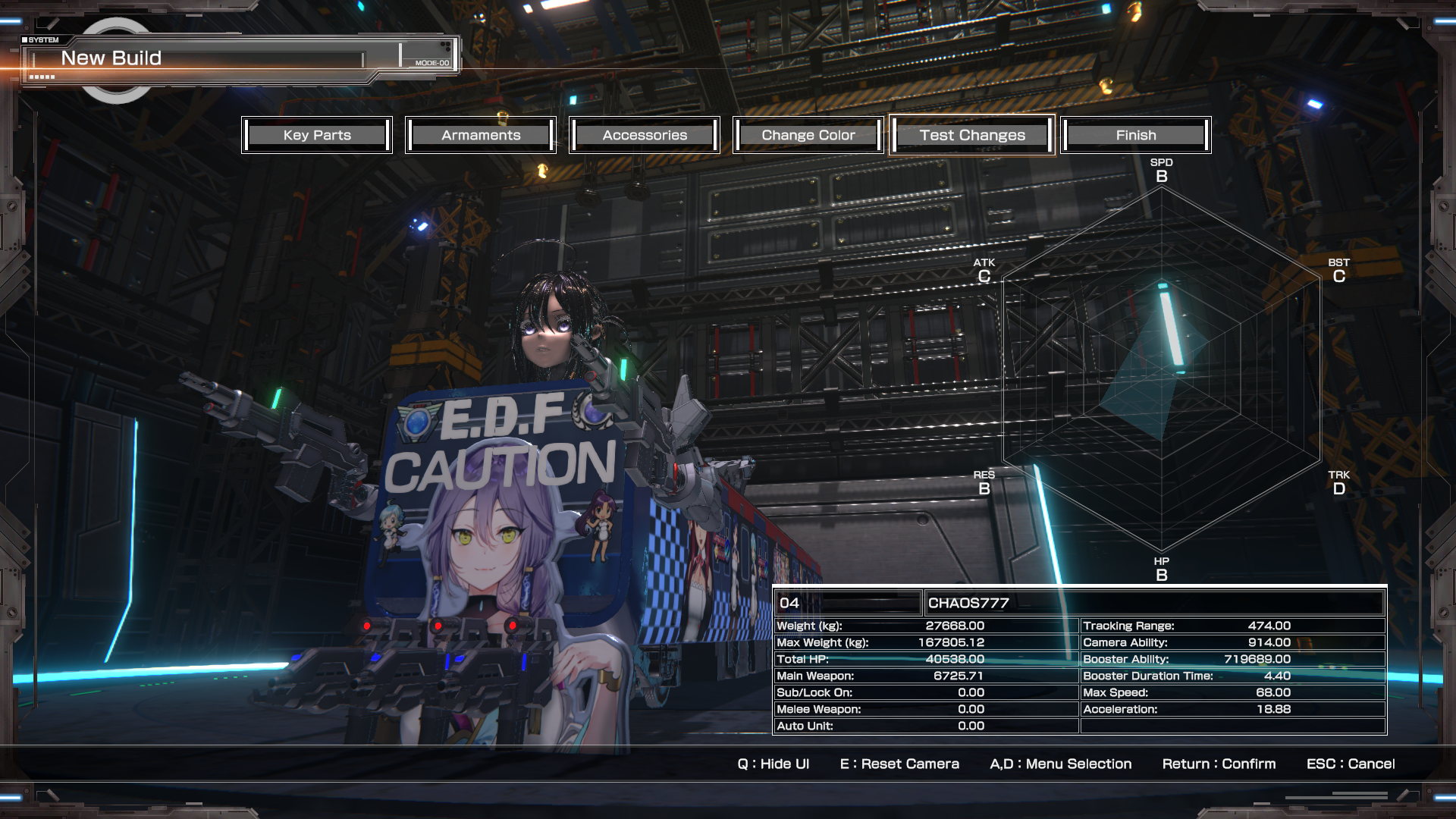
Task: Select the Armaments menu button
Action: pyautogui.click(x=481, y=135)
